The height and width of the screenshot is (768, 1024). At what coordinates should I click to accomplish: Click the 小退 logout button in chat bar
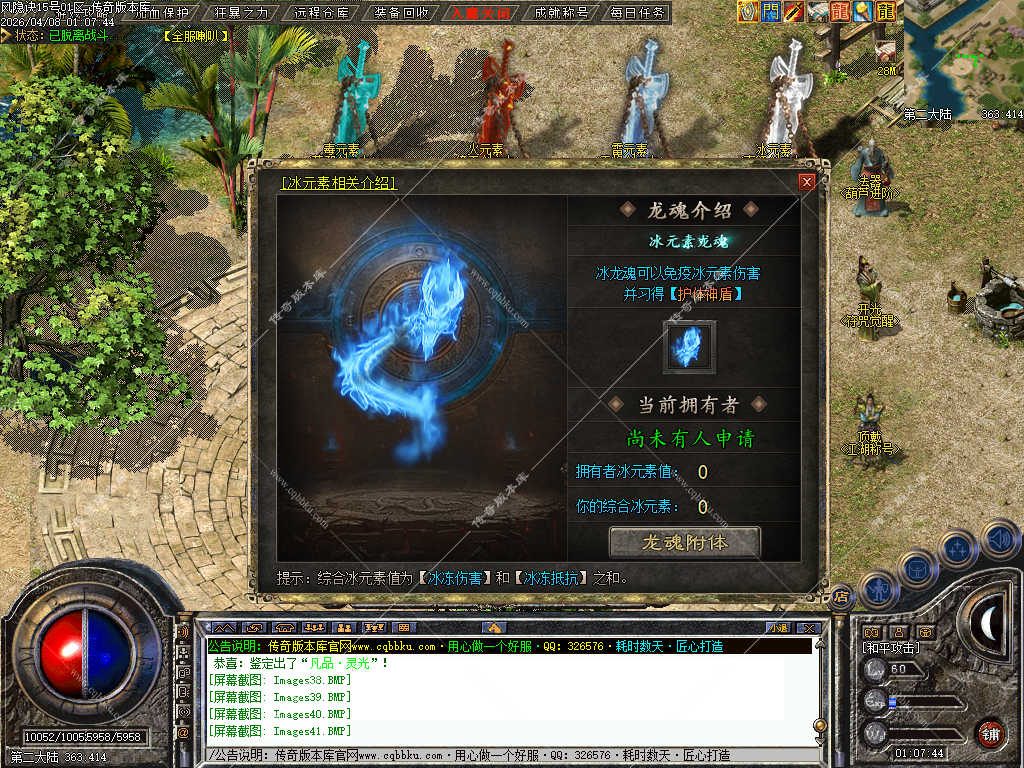coord(777,628)
